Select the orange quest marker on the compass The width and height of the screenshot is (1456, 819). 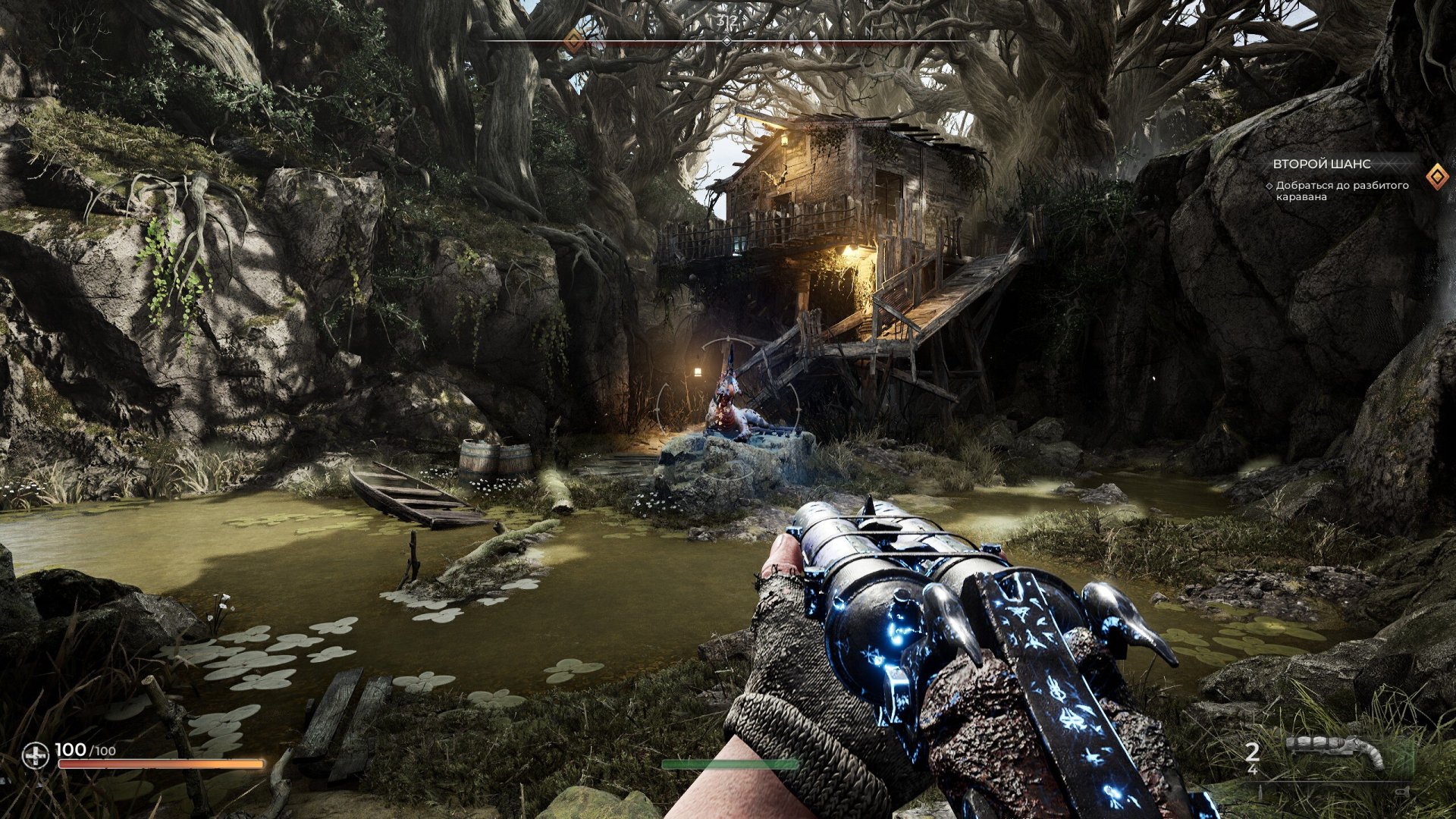click(575, 40)
